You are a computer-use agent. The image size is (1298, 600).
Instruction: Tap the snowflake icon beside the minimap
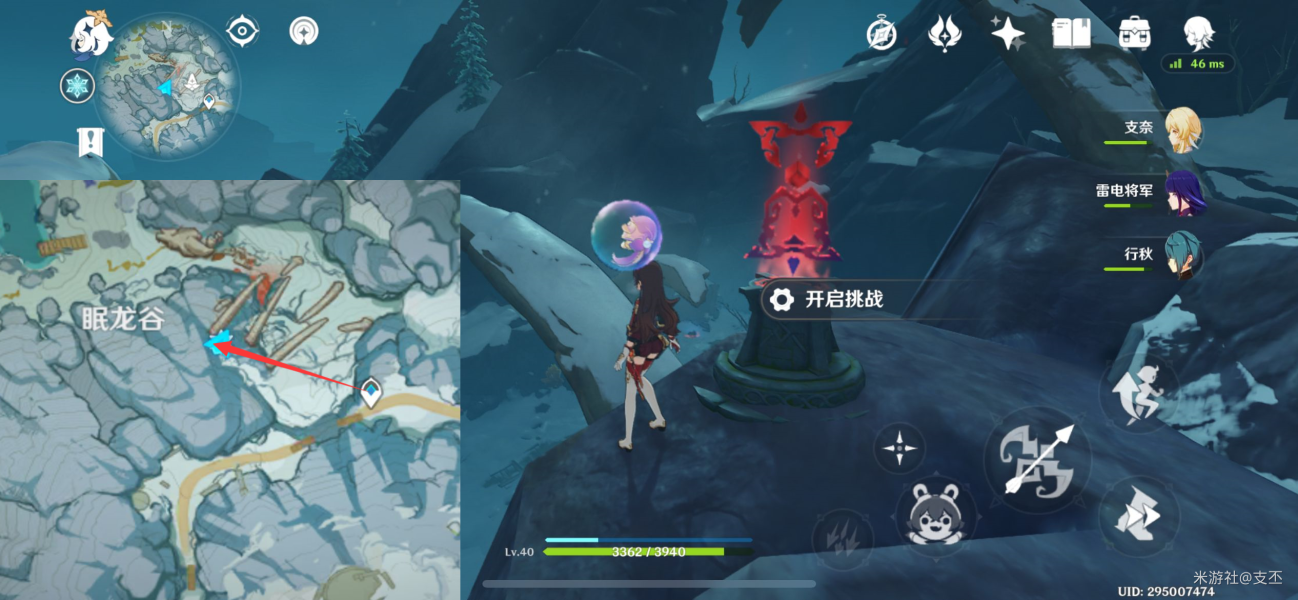coord(77,86)
